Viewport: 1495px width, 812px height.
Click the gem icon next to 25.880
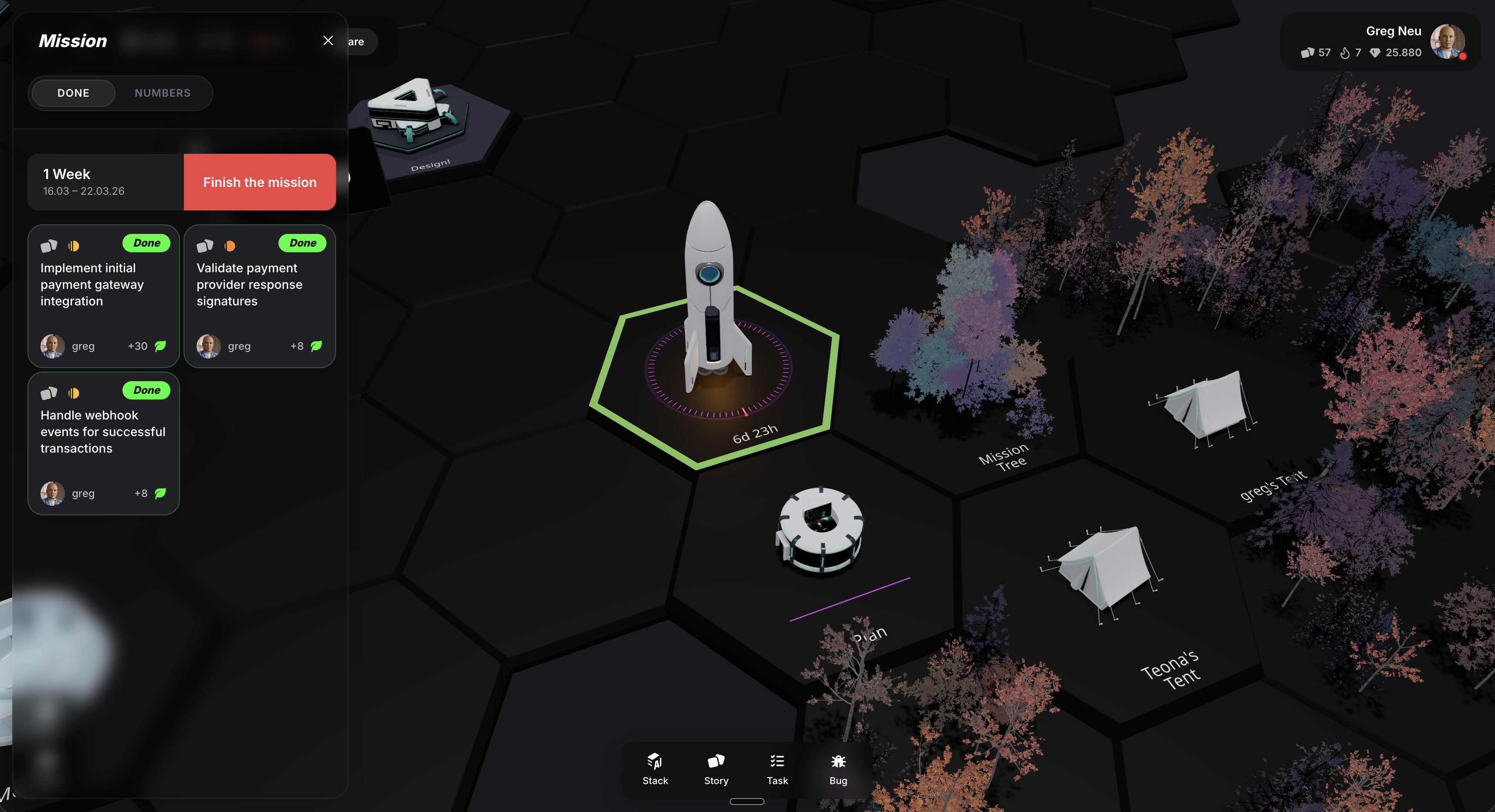[x=1376, y=53]
